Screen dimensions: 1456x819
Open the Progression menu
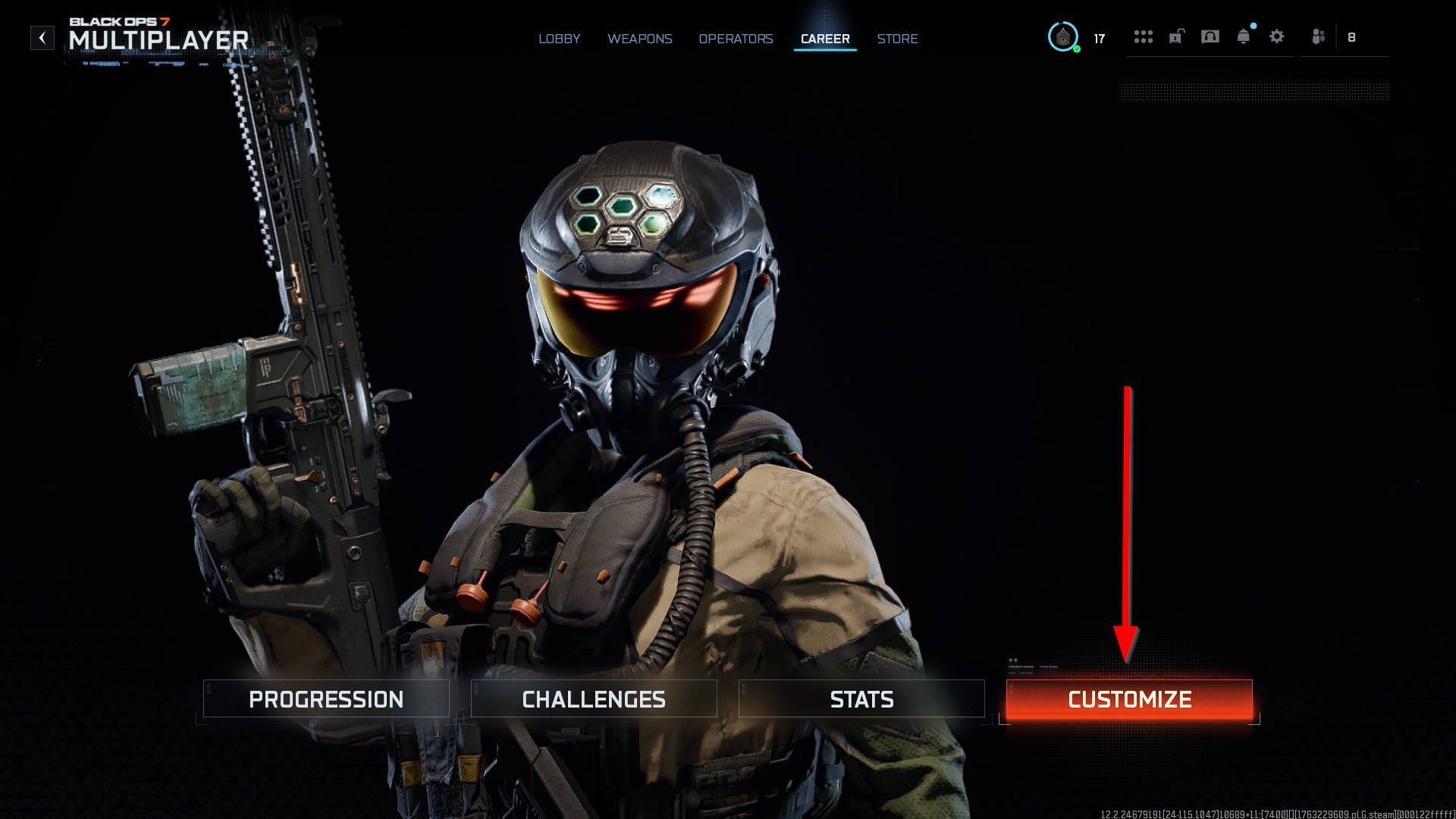point(326,699)
